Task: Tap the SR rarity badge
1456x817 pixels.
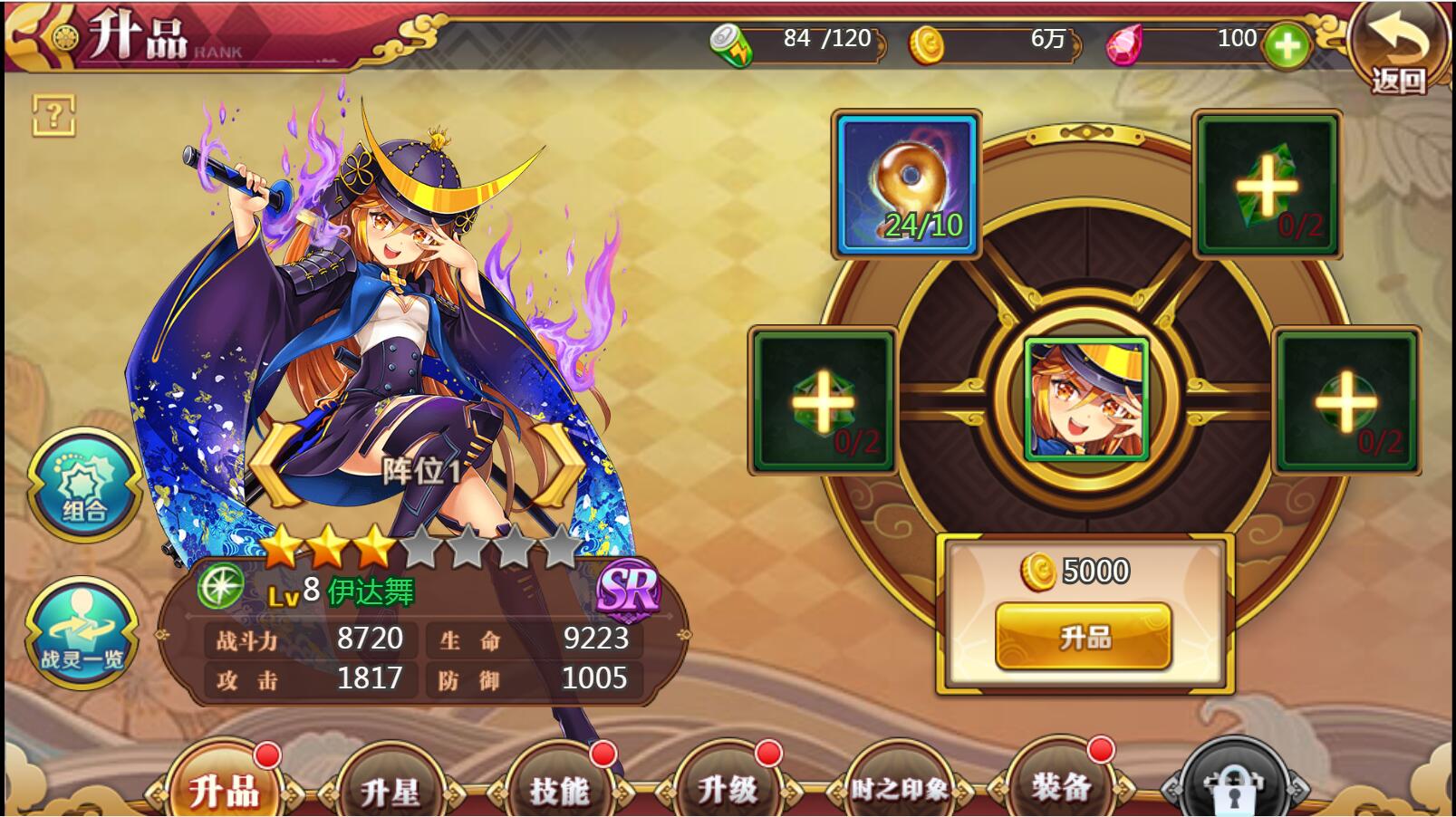Action: pyautogui.click(x=628, y=592)
